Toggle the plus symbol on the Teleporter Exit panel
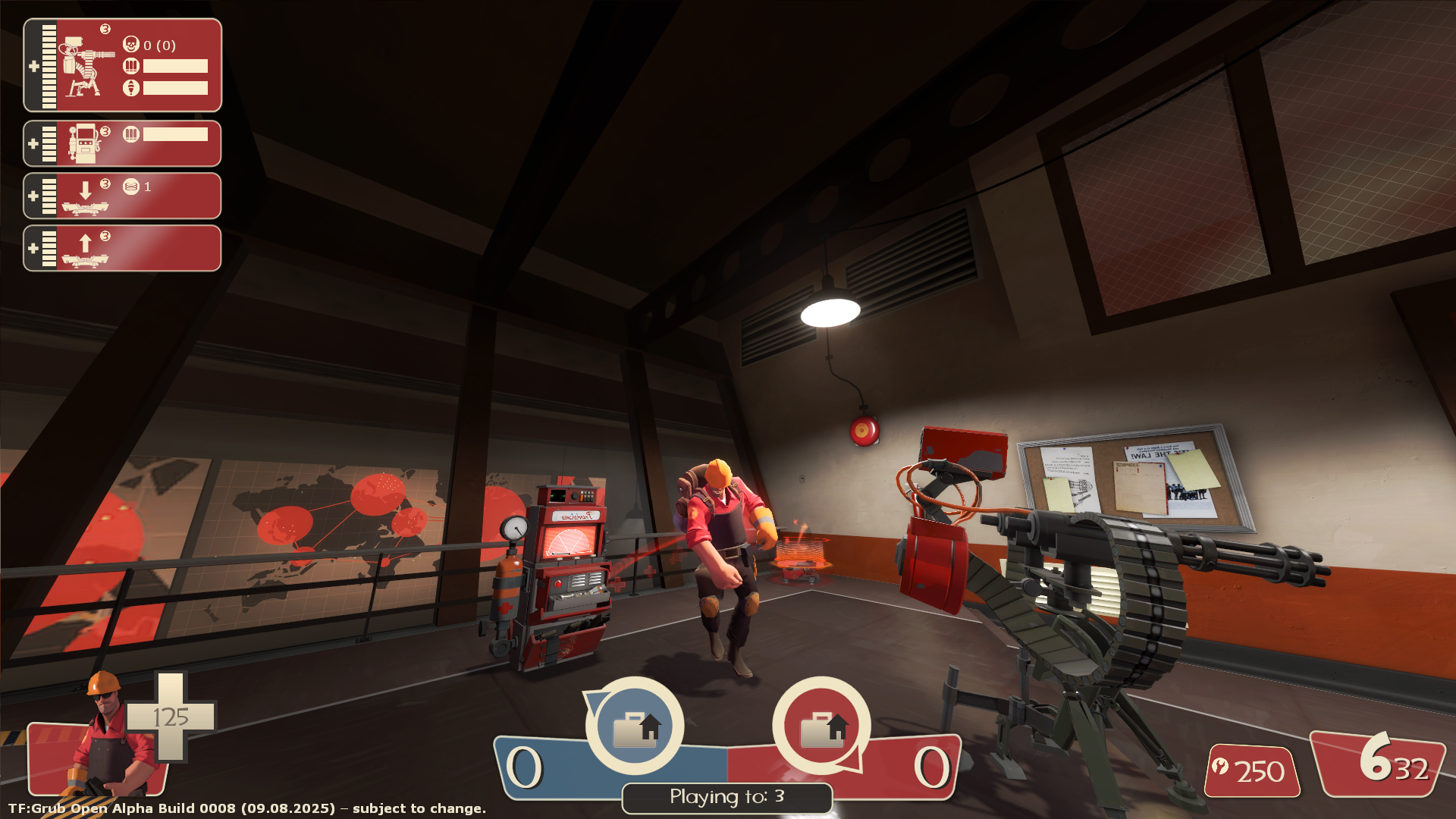Viewport: 1456px width, 819px height. click(x=33, y=248)
